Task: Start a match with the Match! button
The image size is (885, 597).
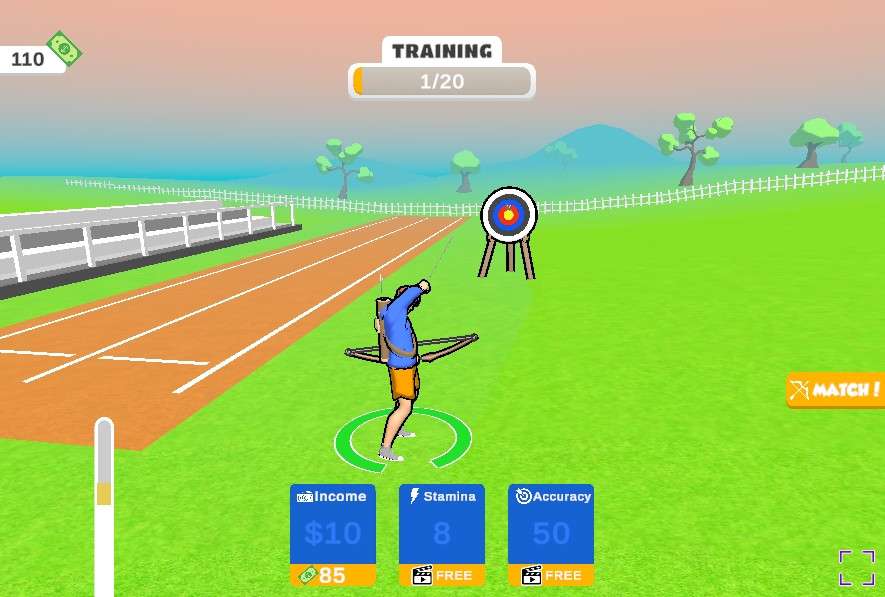Action: point(836,390)
